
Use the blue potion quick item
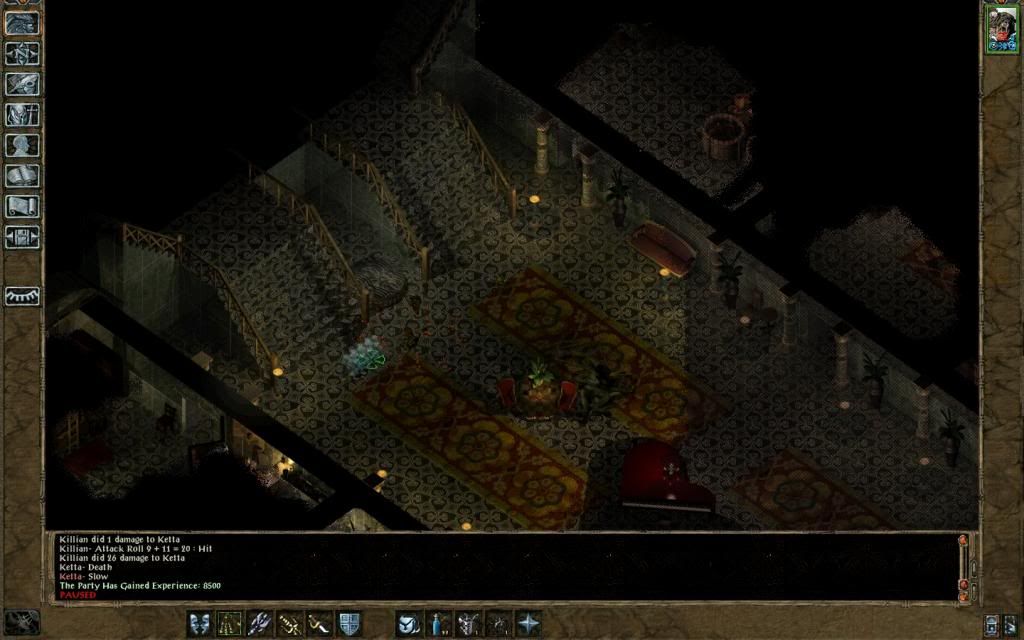click(438, 623)
